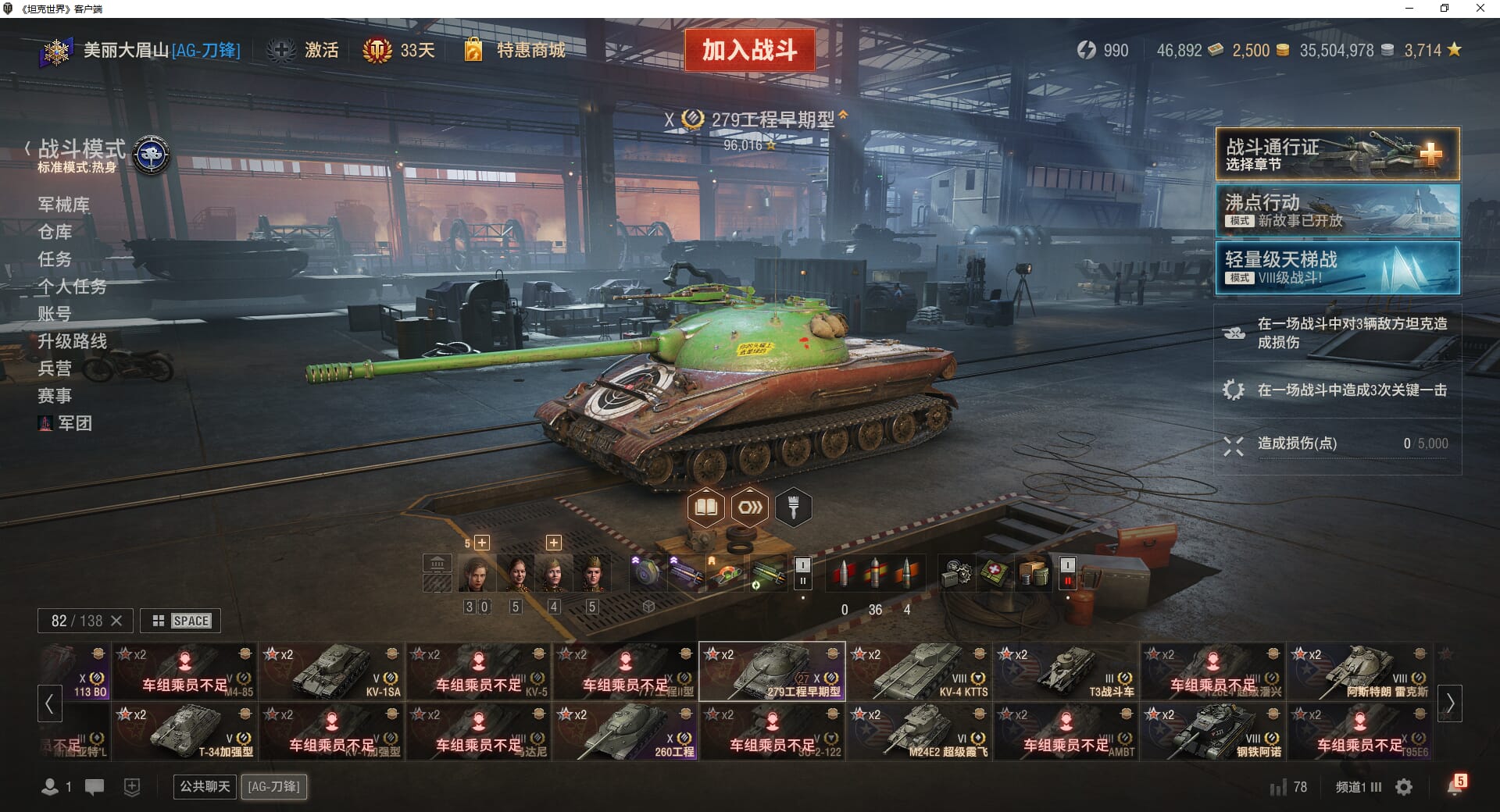The height and width of the screenshot is (812, 1500).
Task: Open 军械库 from the side menu
Action: tap(64, 205)
